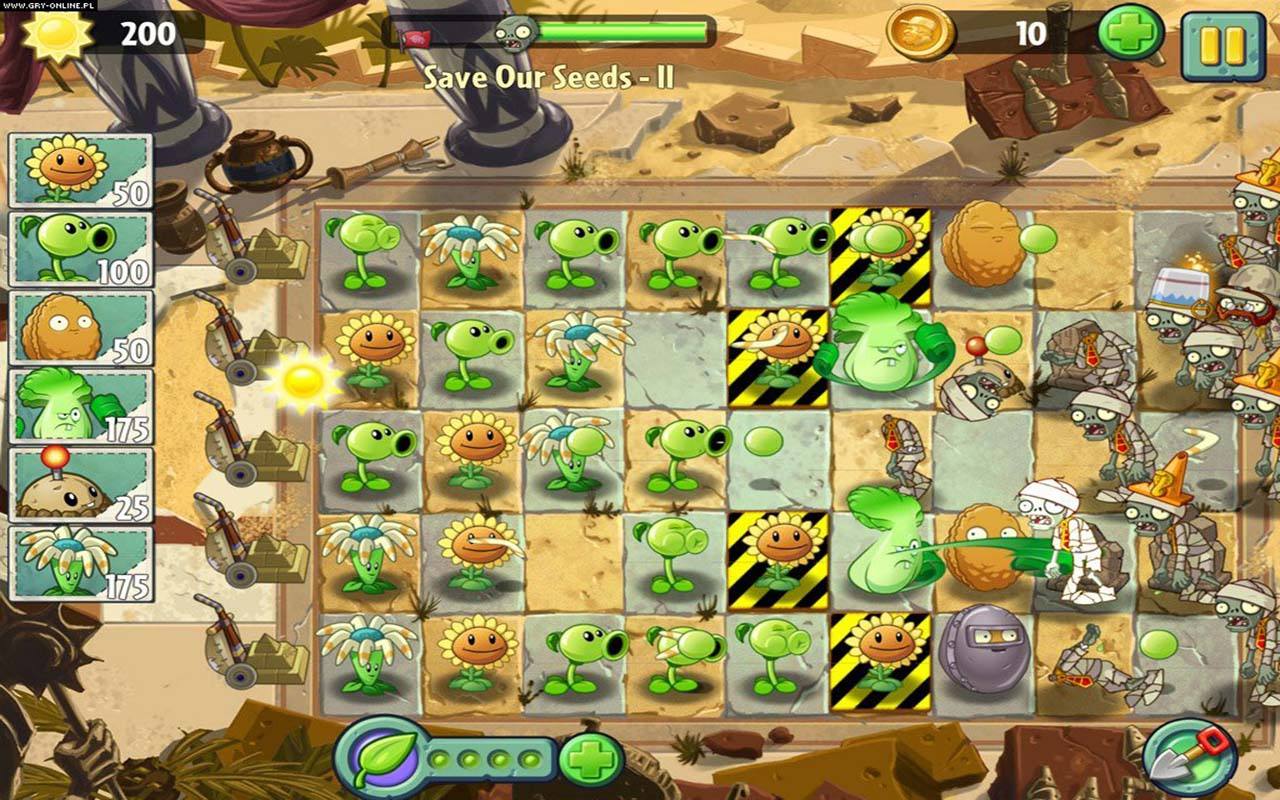
Task: Select the Sunflower seed packet
Action: click(81, 170)
